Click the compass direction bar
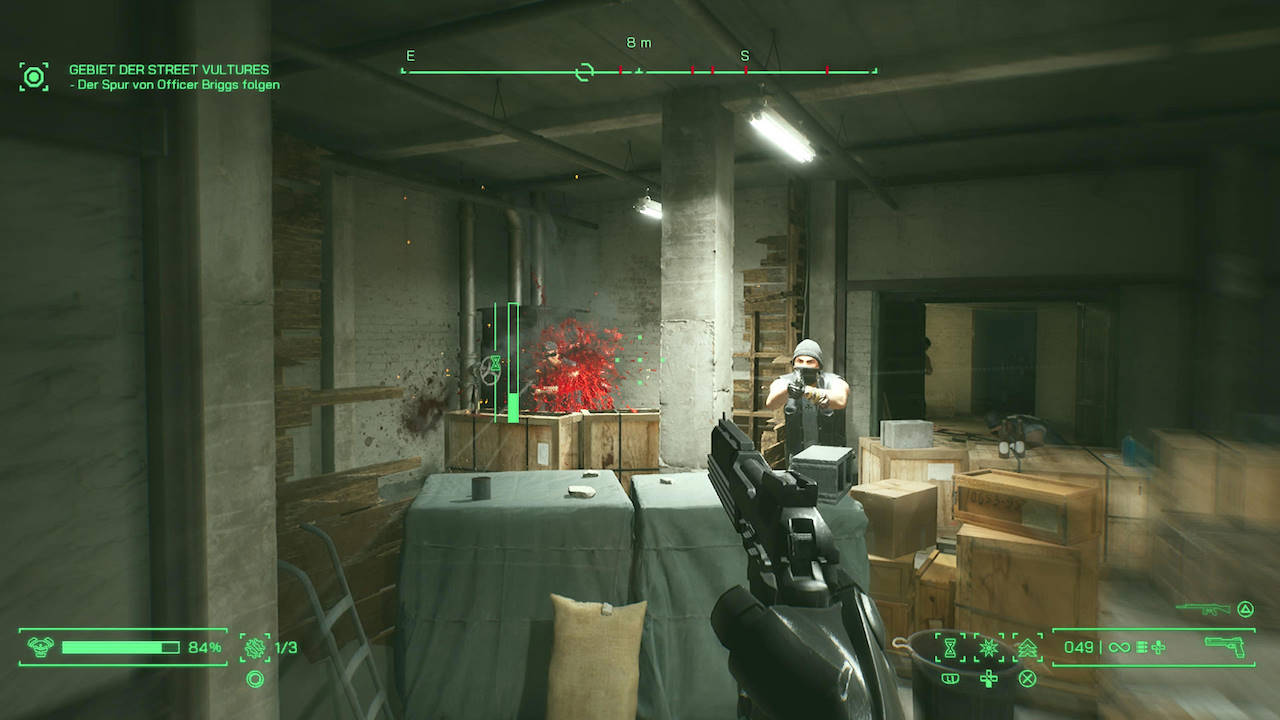Viewport: 1280px width, 720px height. tap(639, 71)
